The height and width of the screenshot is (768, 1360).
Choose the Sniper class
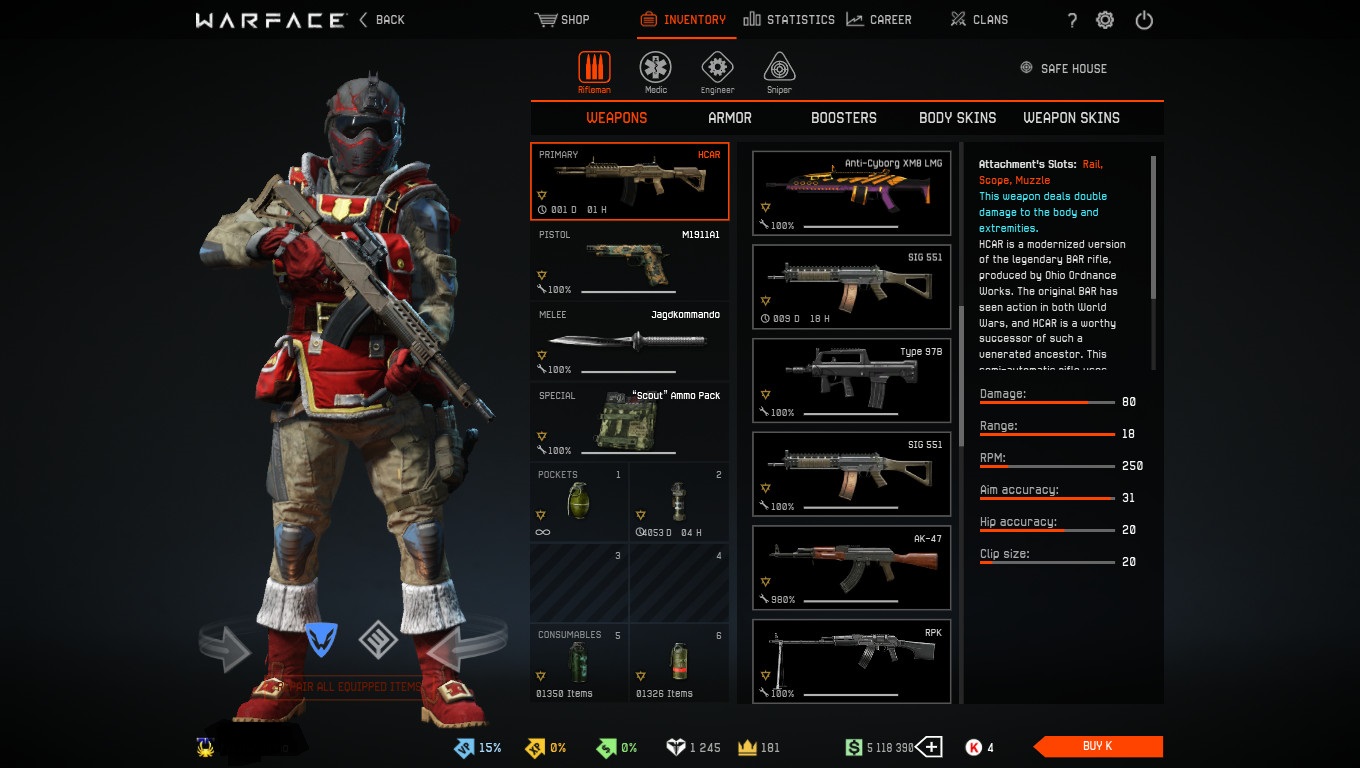[779, 73]
